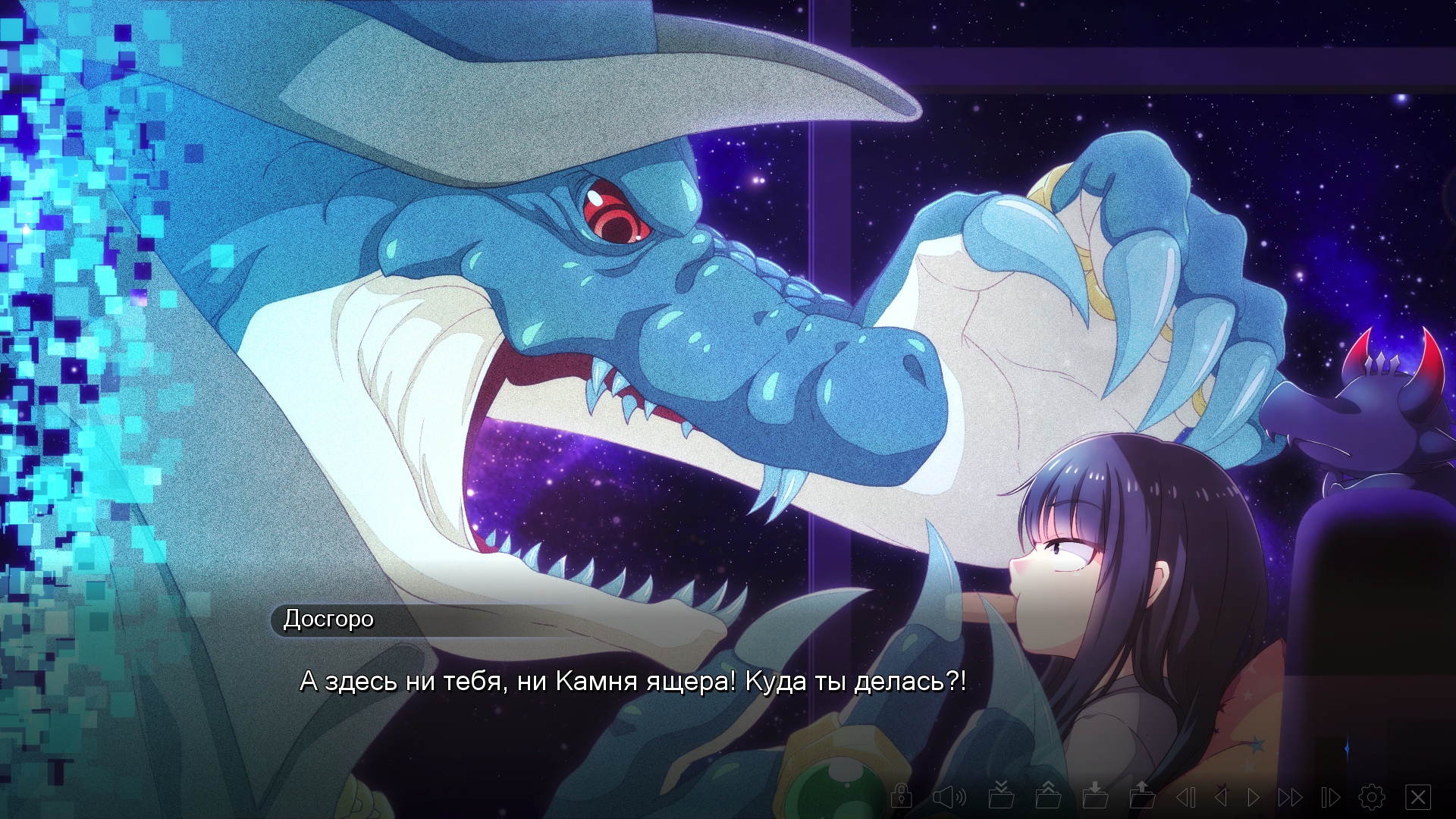Quick load using double-up-arrow folder icon
The width and height of the screenshot is (1456, 819).
(x=1049, y=795)
